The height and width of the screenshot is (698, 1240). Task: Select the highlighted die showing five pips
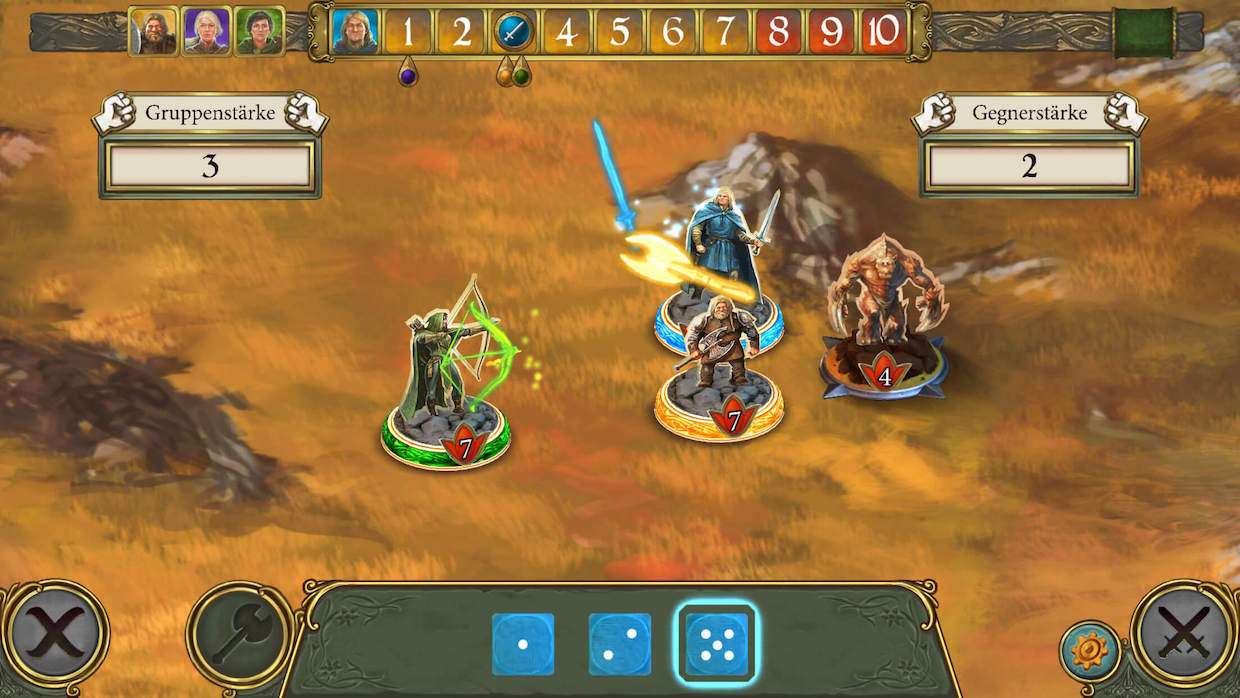[717, 644]
